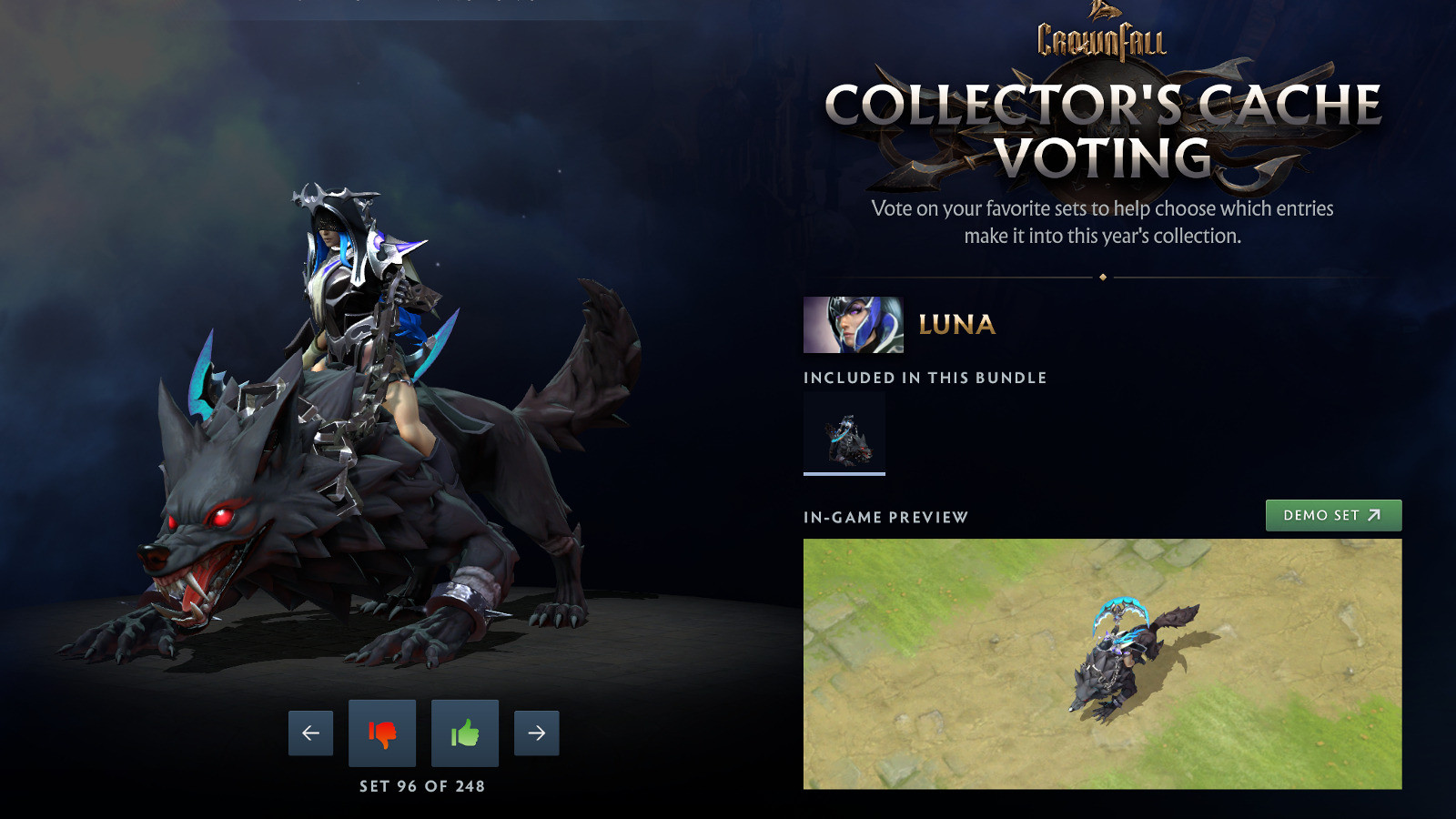Click the in-game preview video
Image resolution: width=1456 pixels, height=819 pixels.
[1102, 663]
